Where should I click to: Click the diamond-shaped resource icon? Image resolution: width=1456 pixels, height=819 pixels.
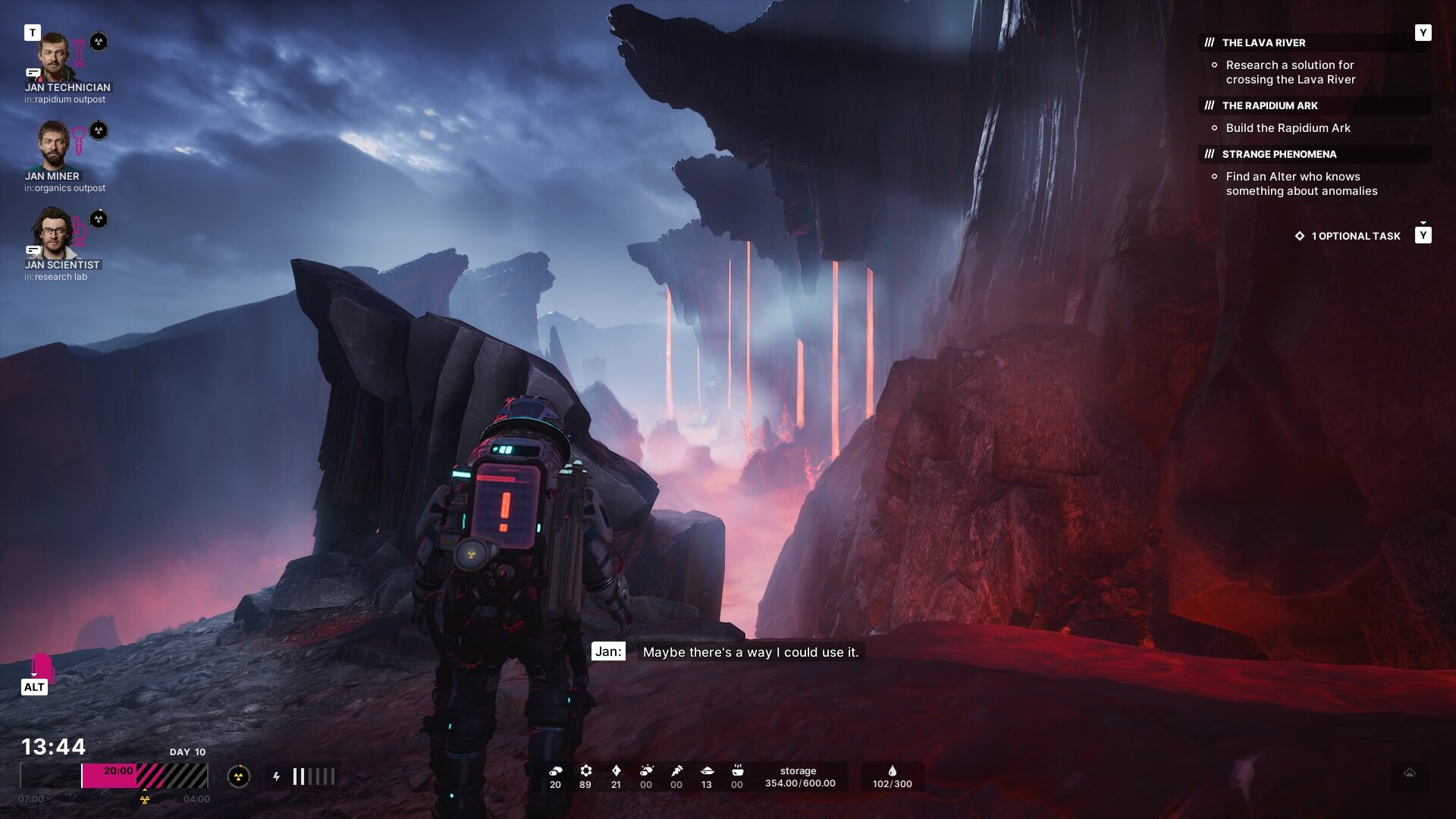[616, 770]
